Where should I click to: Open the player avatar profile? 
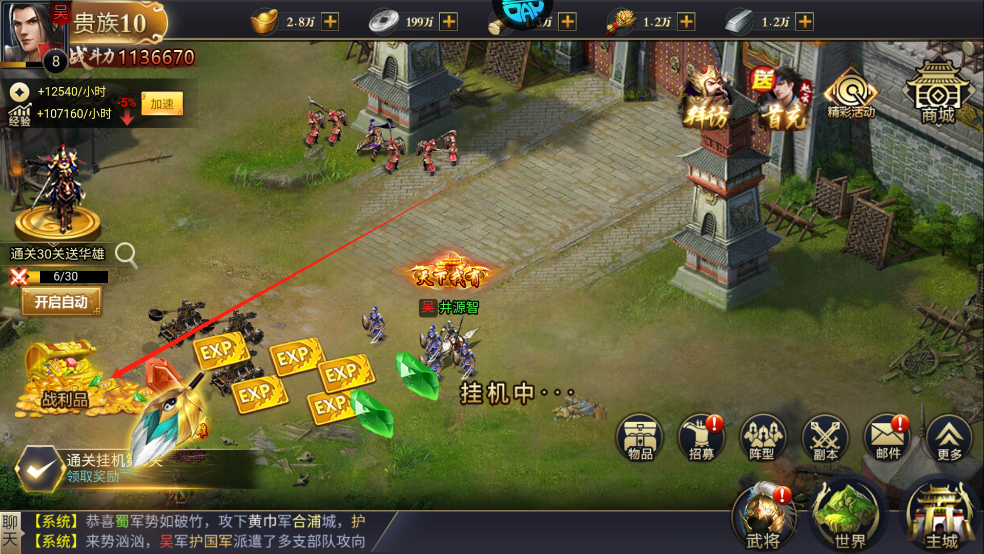30,30
